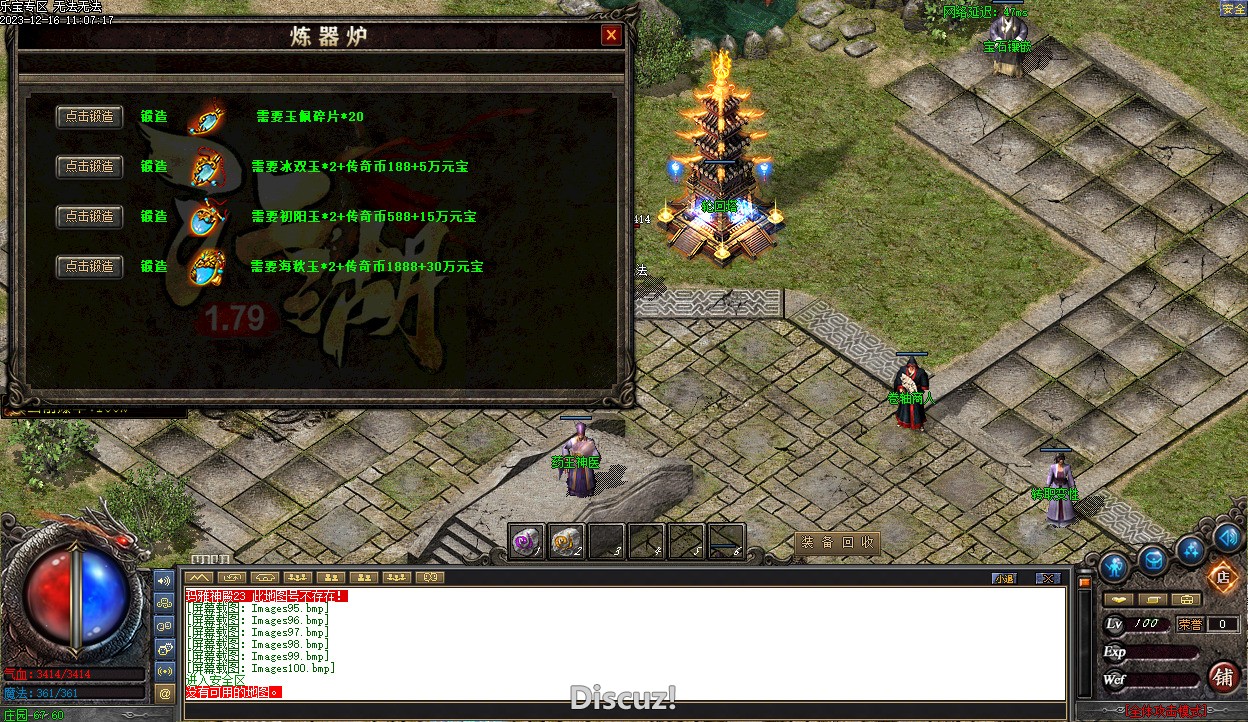Close the 炼器炉 forge window
The height and width of the screenshot is (722, 1248).
[x=611, y=36]
